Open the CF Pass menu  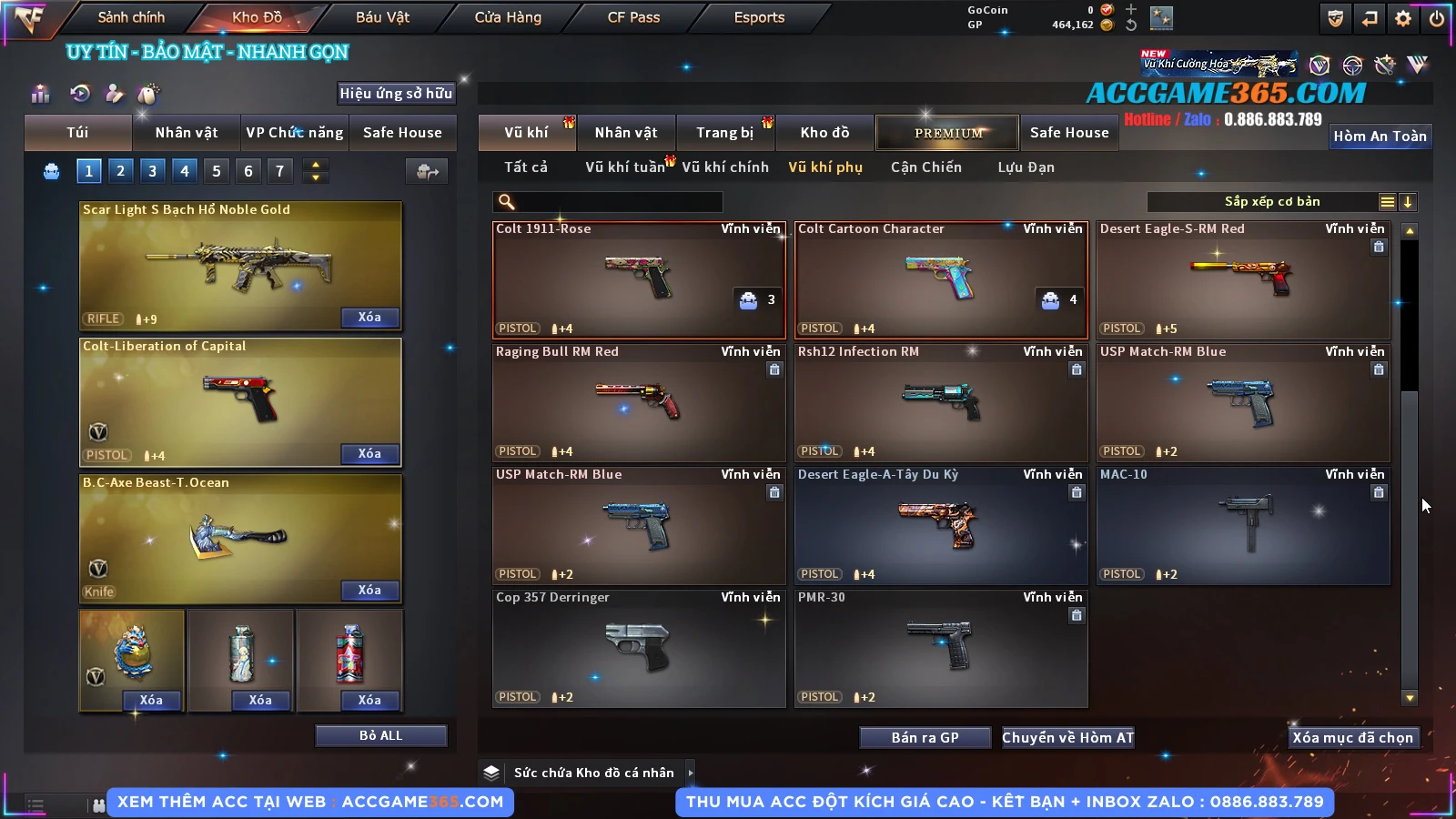633,17
